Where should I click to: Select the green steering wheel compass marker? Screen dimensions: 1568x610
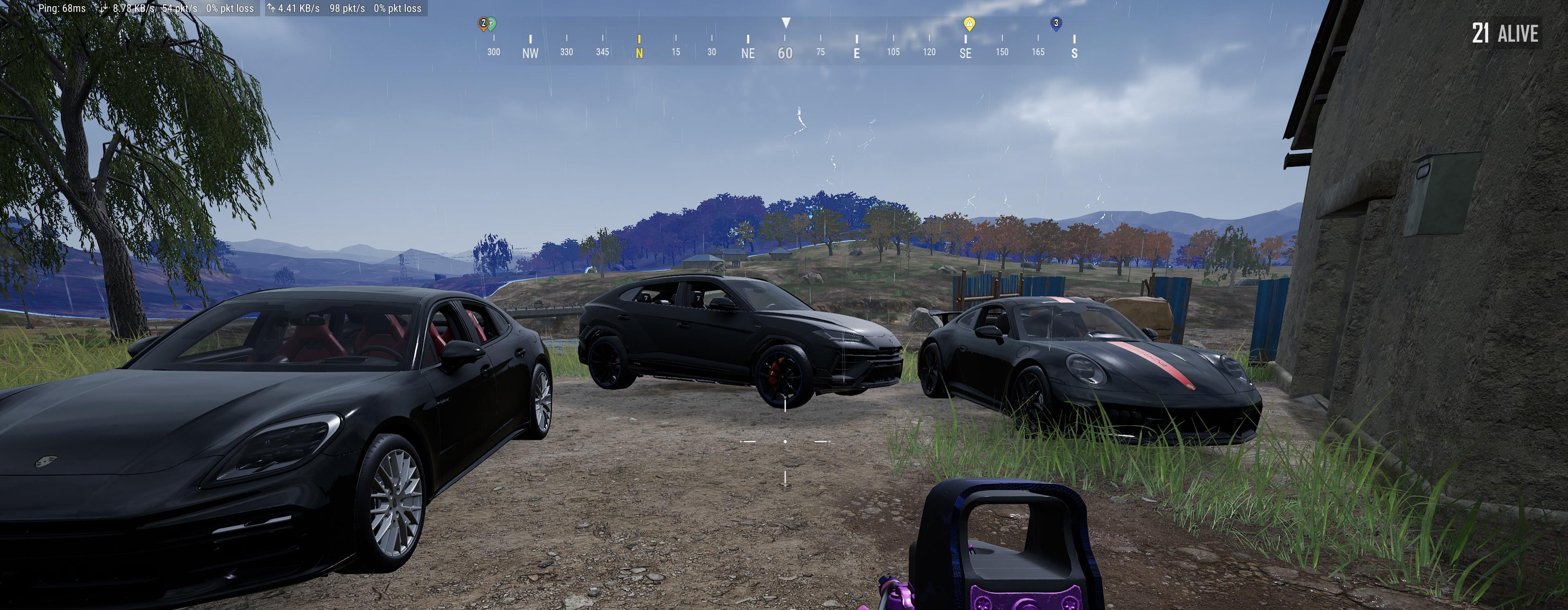[492, 23]
